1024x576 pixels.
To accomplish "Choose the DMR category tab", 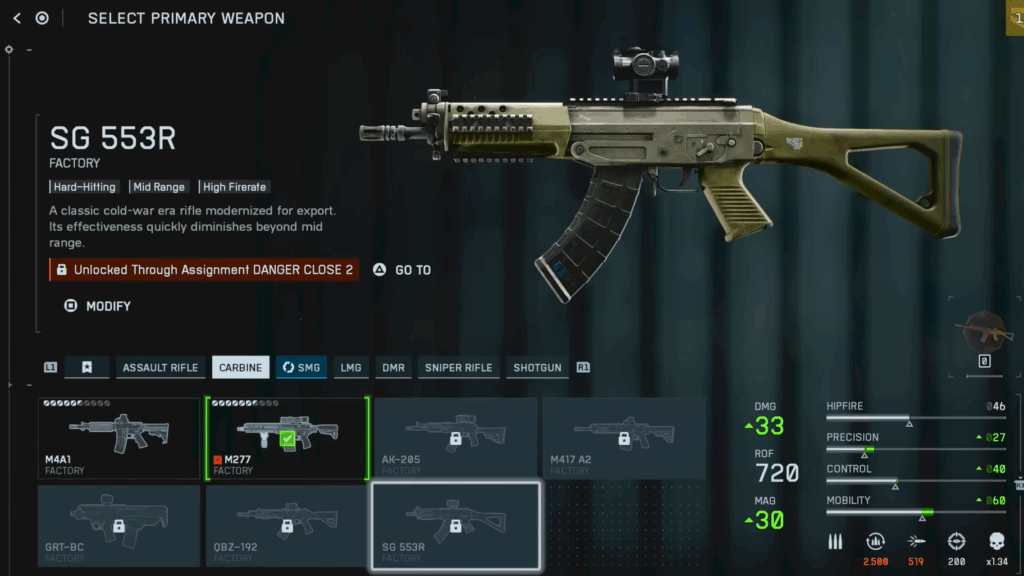I will pyautogui.click(x=393, y=368).
